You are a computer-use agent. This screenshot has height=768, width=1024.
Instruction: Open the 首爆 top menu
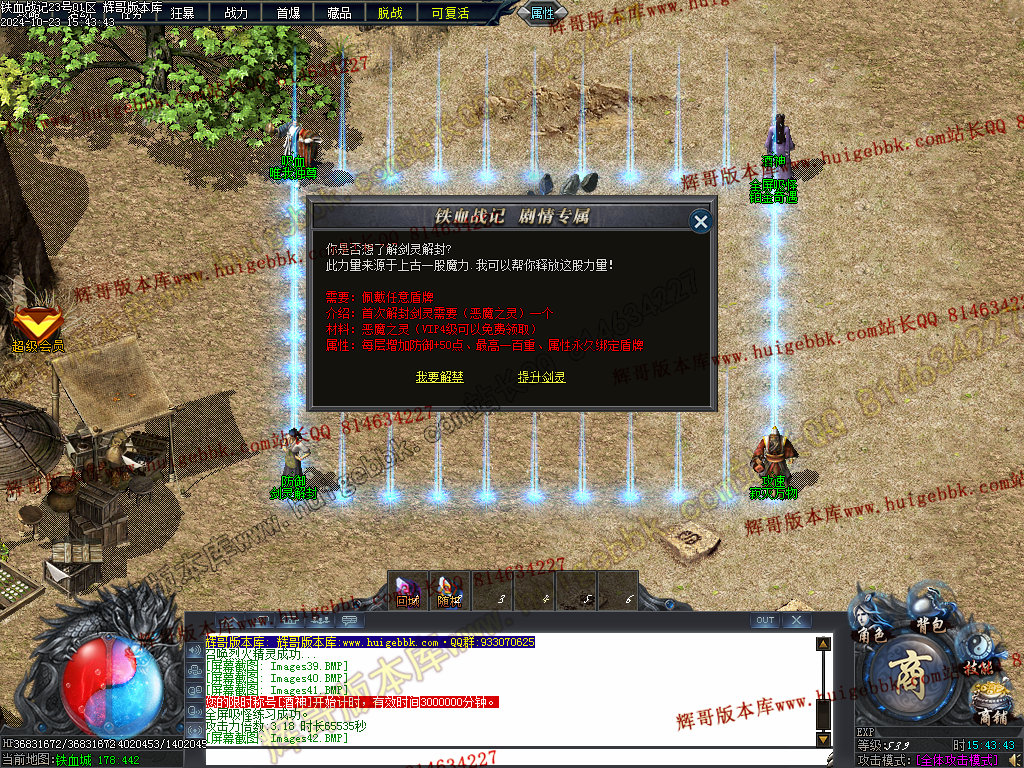288,13
